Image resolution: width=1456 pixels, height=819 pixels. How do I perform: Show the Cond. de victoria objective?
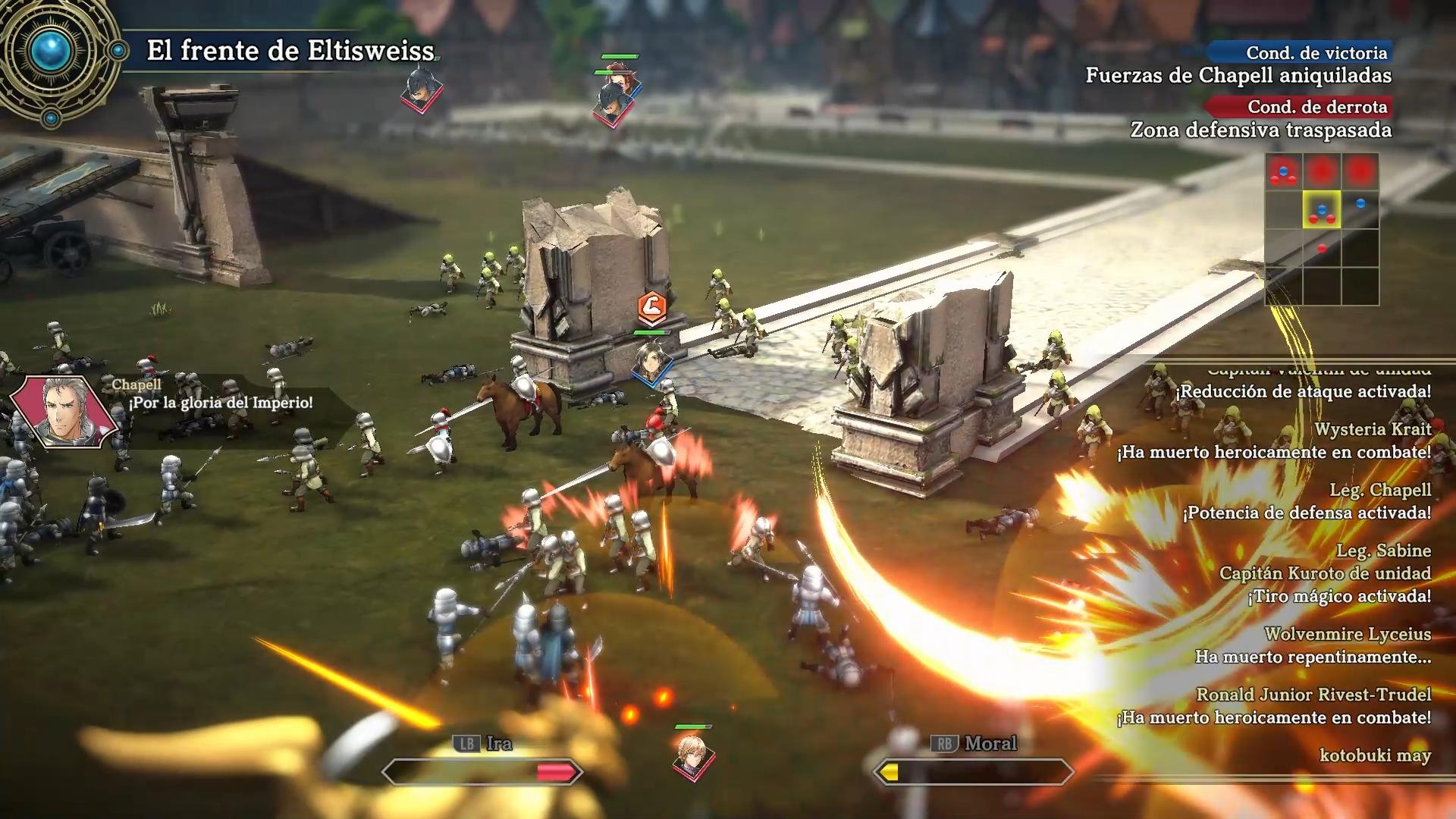pos(1316,53)
